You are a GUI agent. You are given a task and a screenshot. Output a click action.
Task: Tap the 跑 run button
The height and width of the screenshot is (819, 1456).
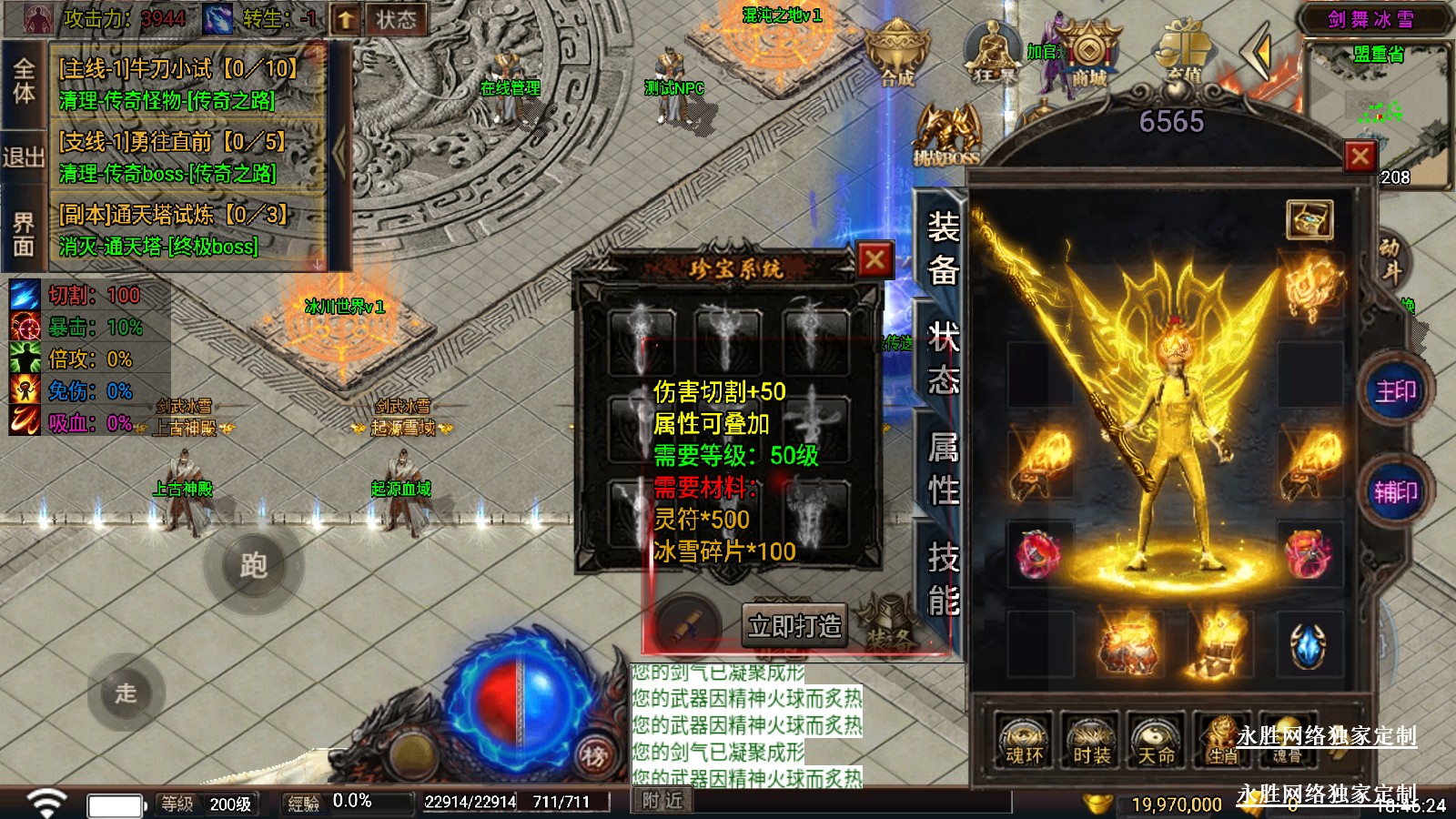[253, 566]
